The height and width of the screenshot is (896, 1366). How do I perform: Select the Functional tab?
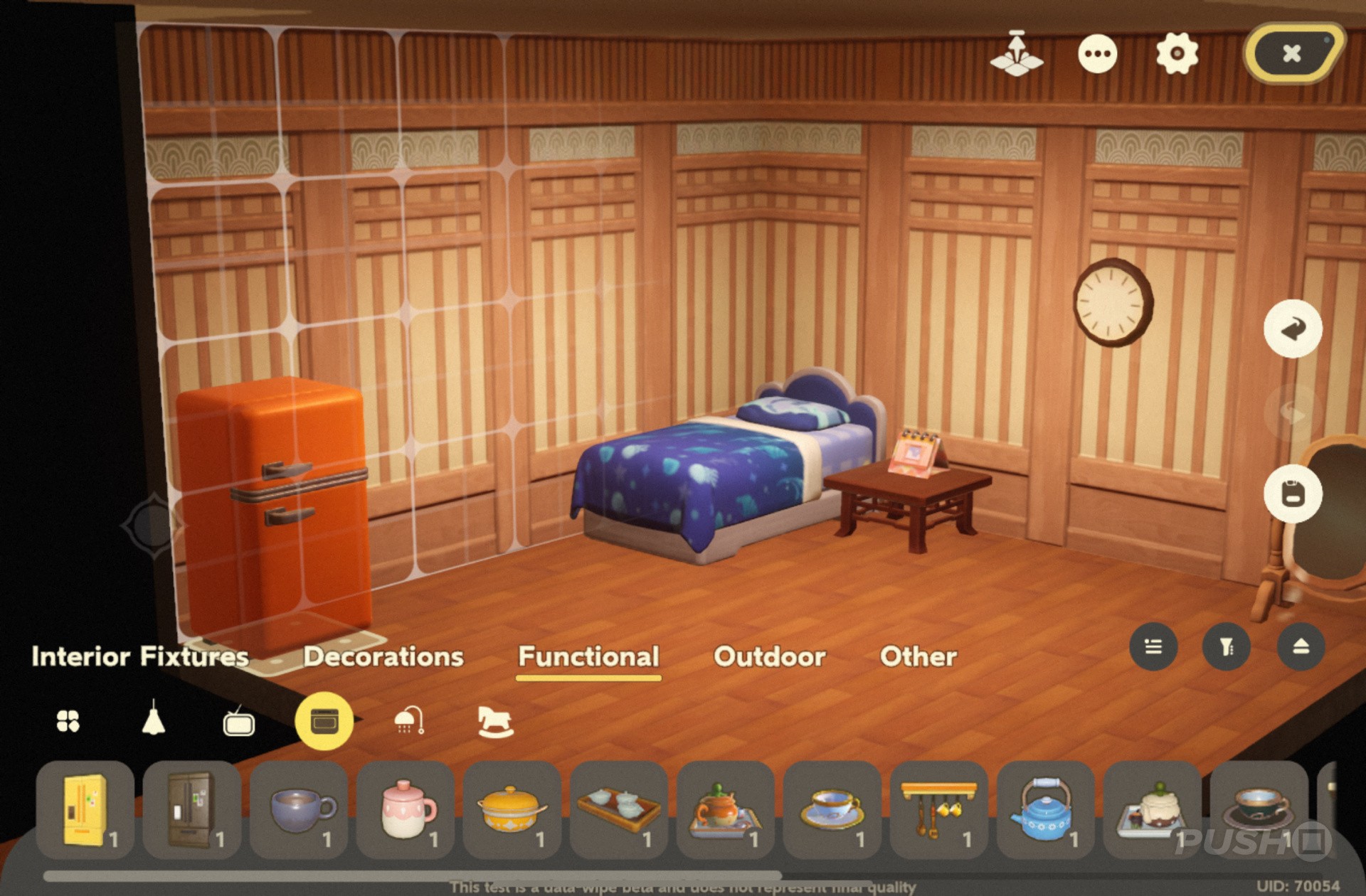[588, 656]
